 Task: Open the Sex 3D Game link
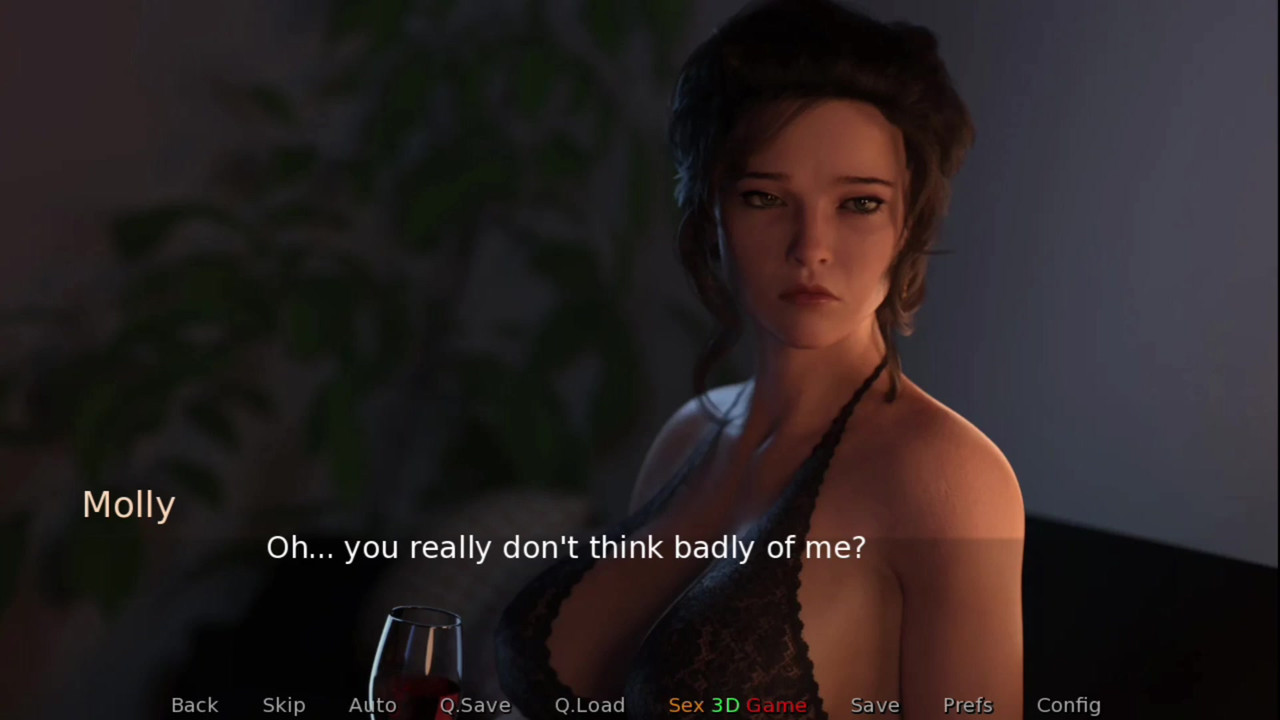[x=737, y=705]
